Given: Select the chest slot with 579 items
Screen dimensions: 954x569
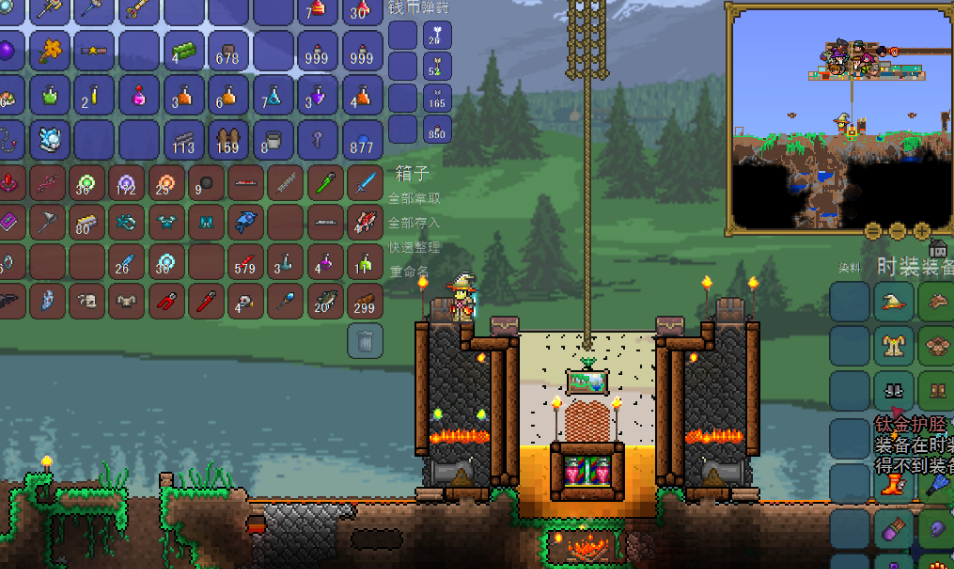Looking at the screenshot, I should (x=244, y=262).
